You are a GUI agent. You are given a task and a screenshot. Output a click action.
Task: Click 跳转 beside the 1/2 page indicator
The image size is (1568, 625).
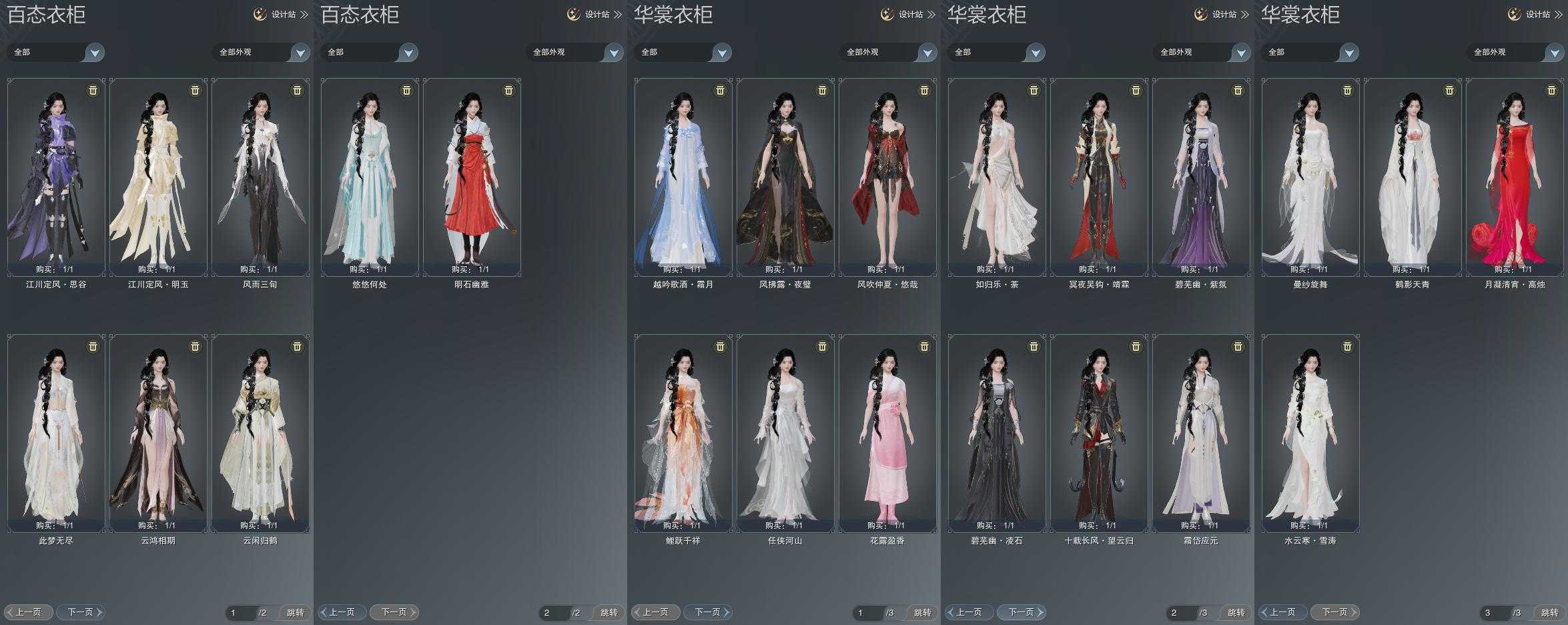(295, 612)
